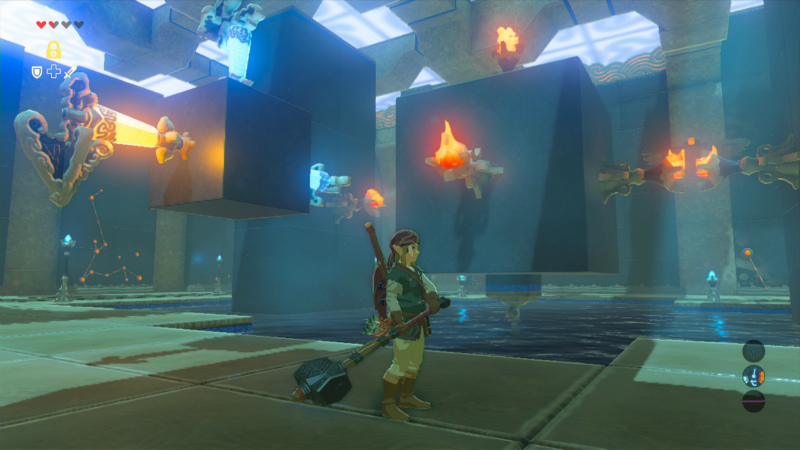Click the thermometer temperature gauge icon

(x=753, y=376)
